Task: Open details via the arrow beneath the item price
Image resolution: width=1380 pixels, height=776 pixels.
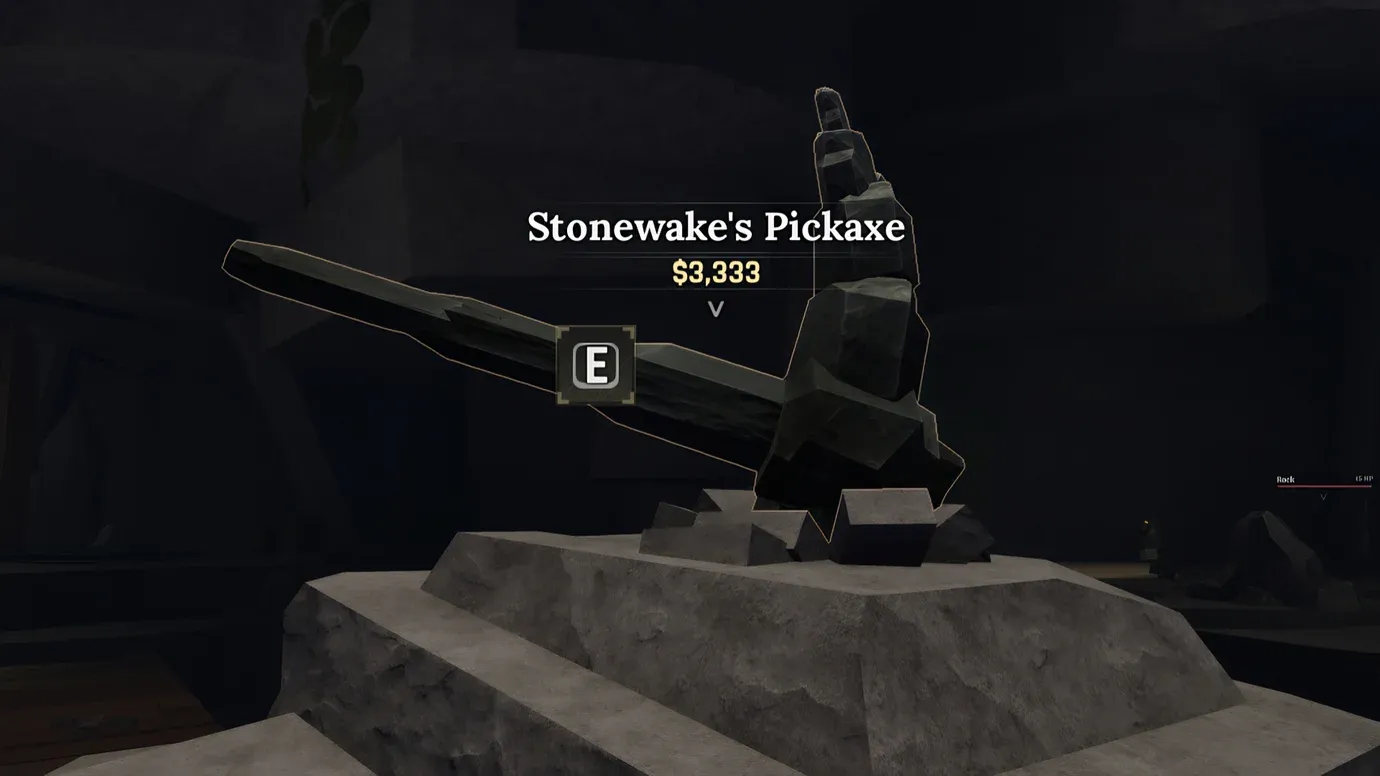Action: click(716, 309)
